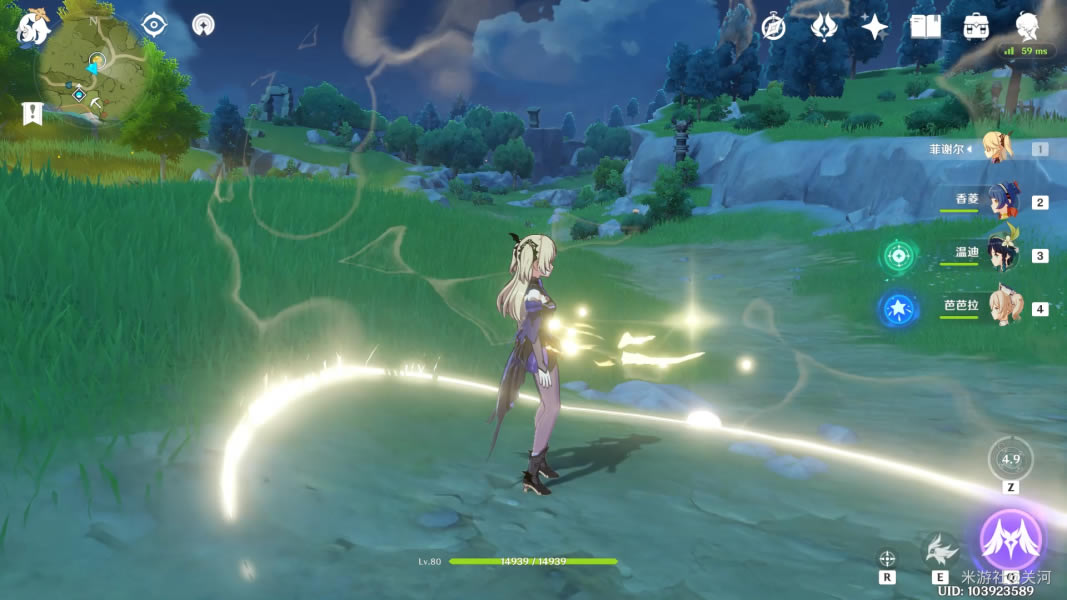The width and height of the screenshot is (1067, 600).
Task: Trigger 温迪's green elemental burst icon
Action: [898, 255]
